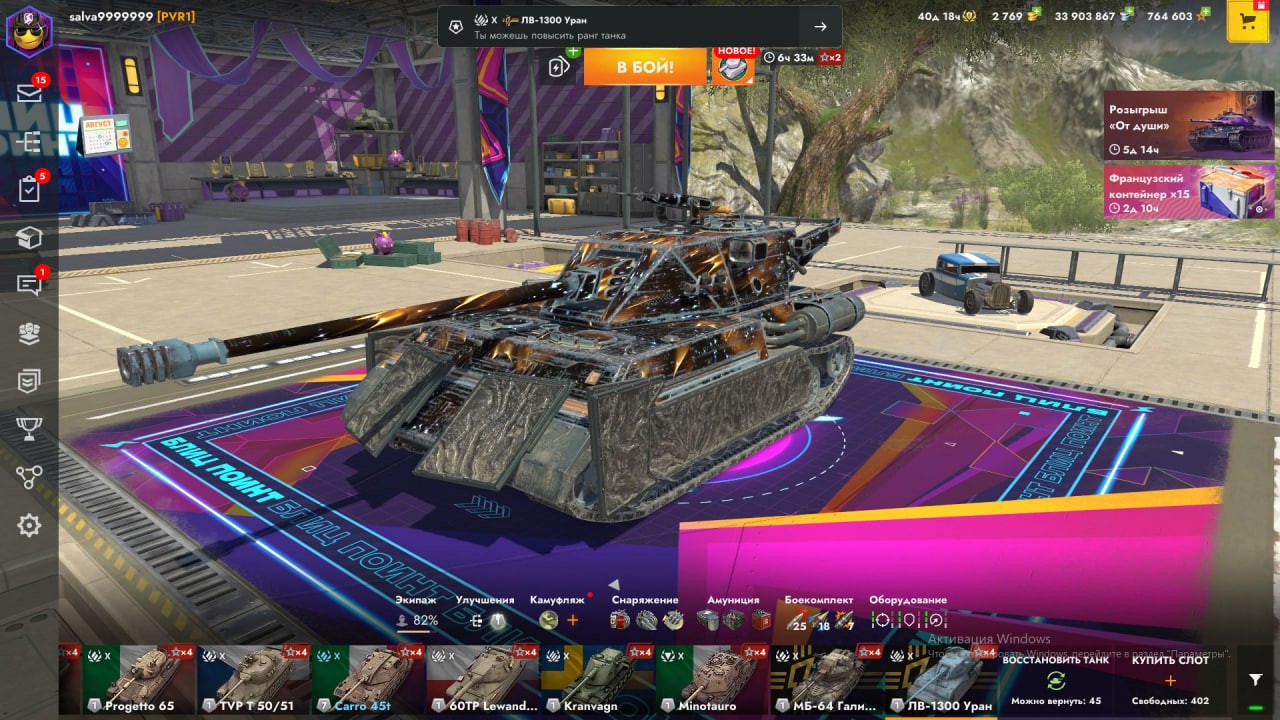Start a battle with the В БОЙ! button

645,67
